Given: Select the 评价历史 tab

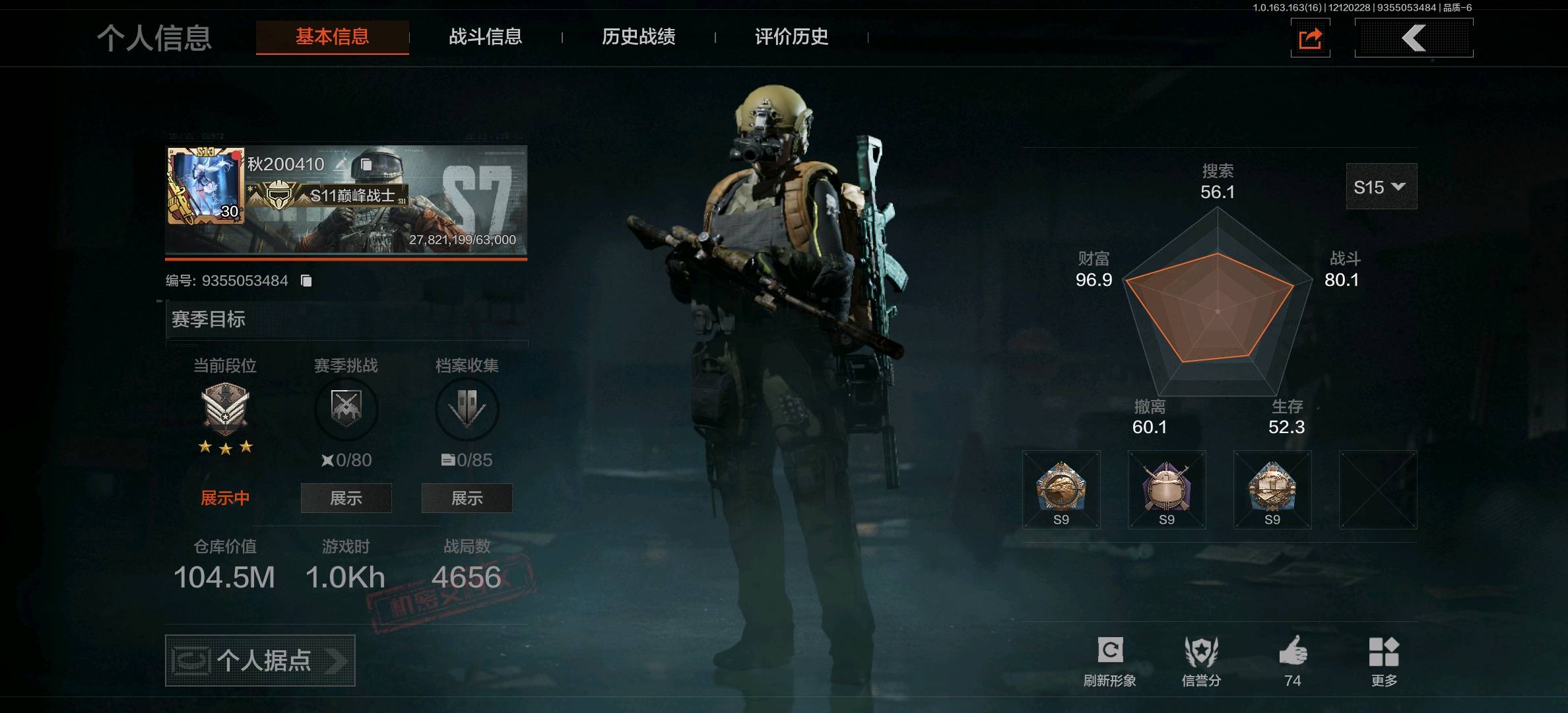Looking at the screenshot, I should [791, 37].
